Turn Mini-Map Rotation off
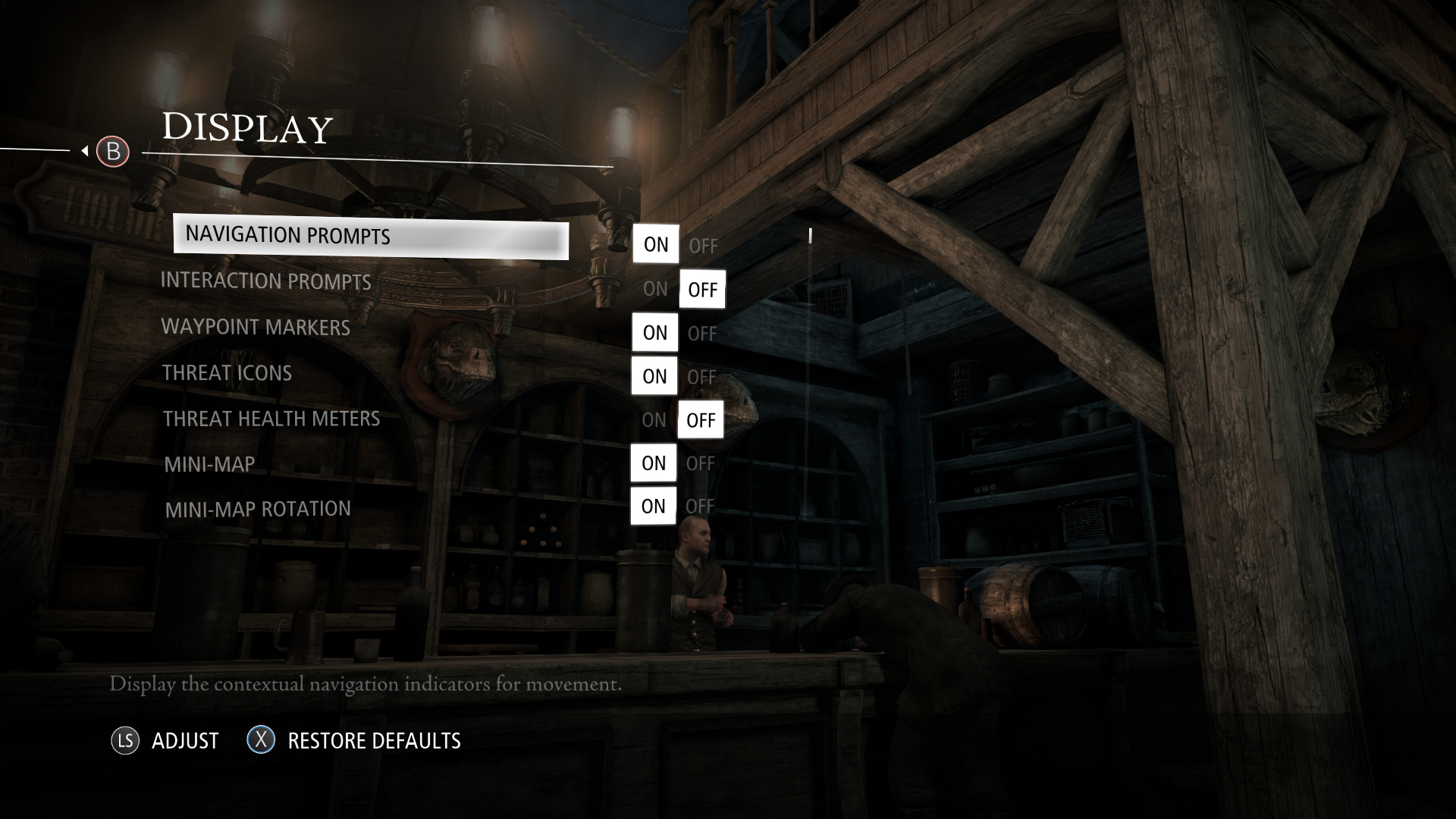The width and height of the screenshot is (1456, 819). point(700,507)
